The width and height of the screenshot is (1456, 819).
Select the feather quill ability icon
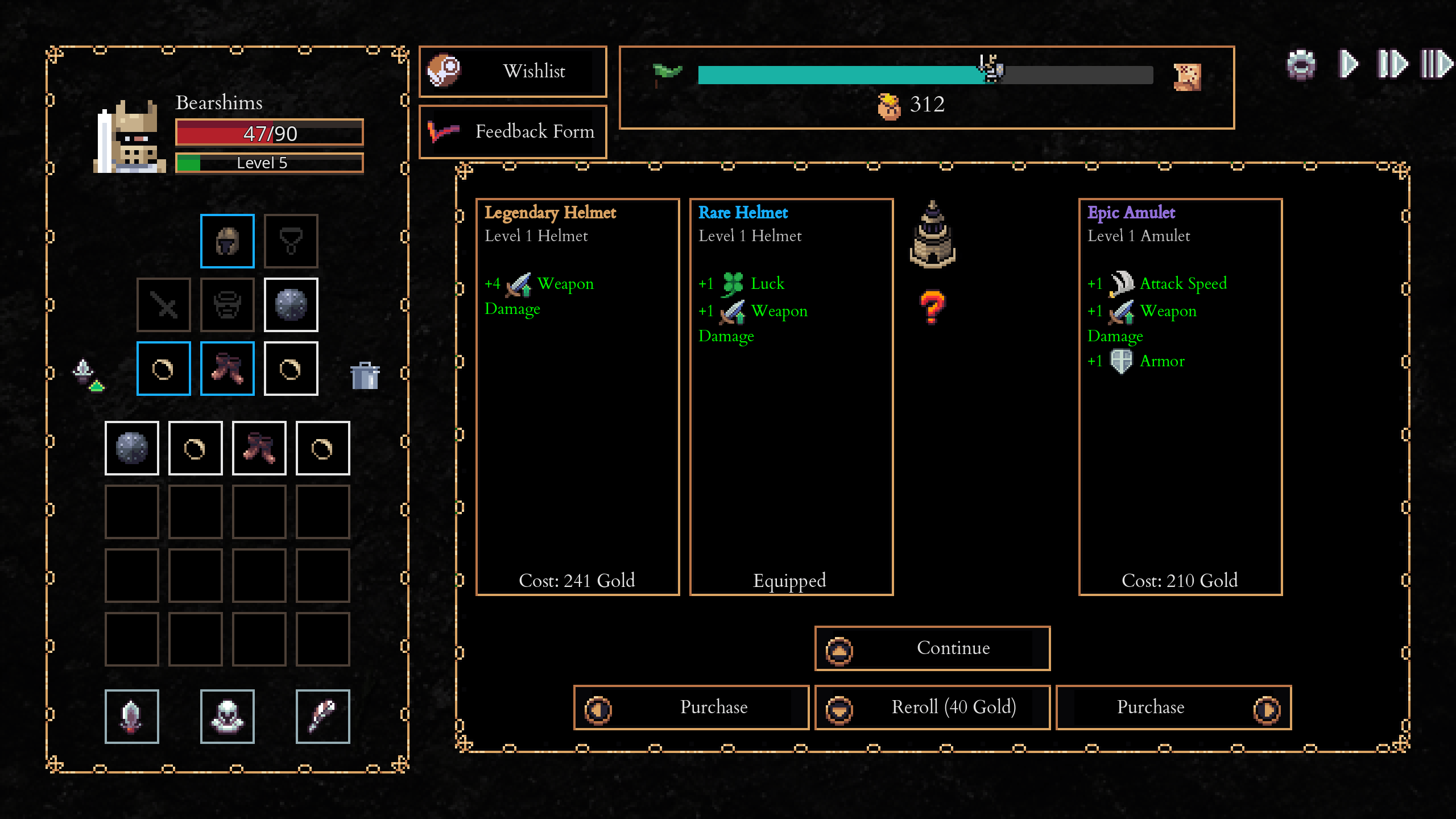tap(322, 716)
